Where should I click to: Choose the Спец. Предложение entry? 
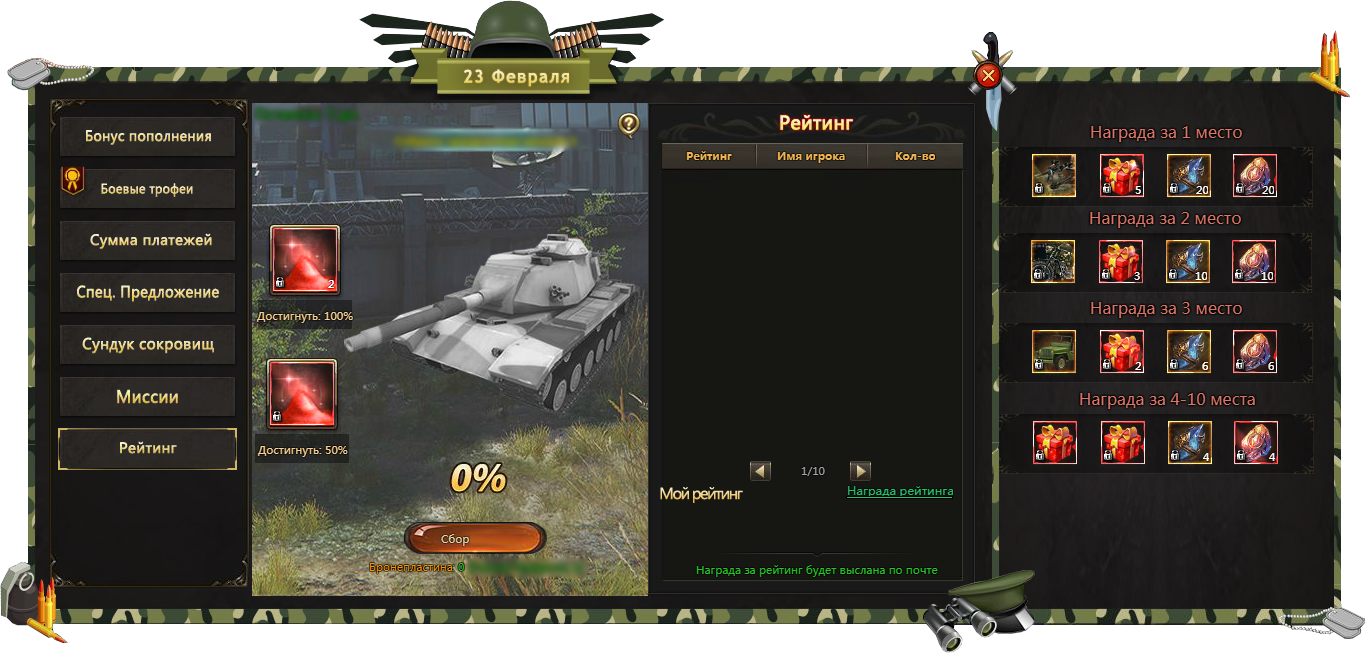click(147, 292)
